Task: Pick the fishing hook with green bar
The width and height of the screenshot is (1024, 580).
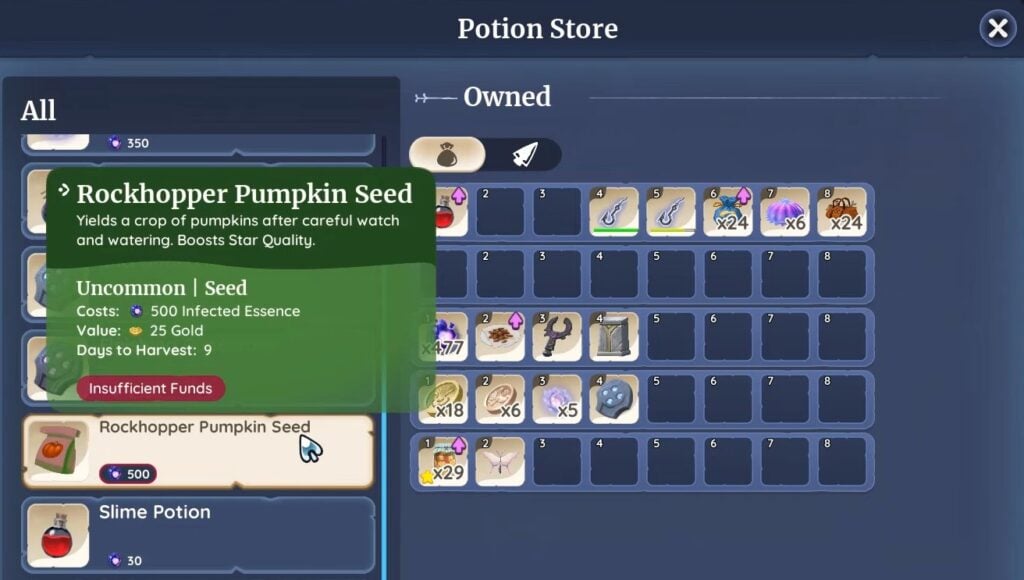Action: tap(614, 212)
